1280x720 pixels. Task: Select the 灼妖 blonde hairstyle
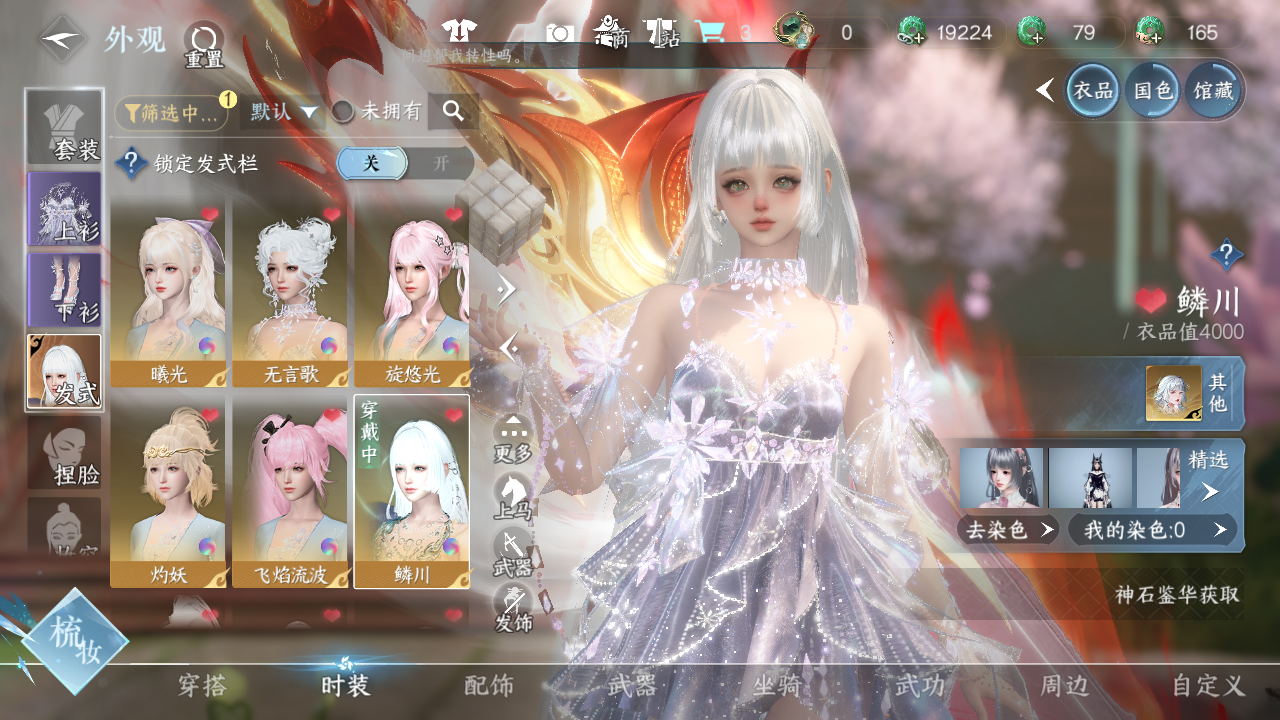click(168, 495)
